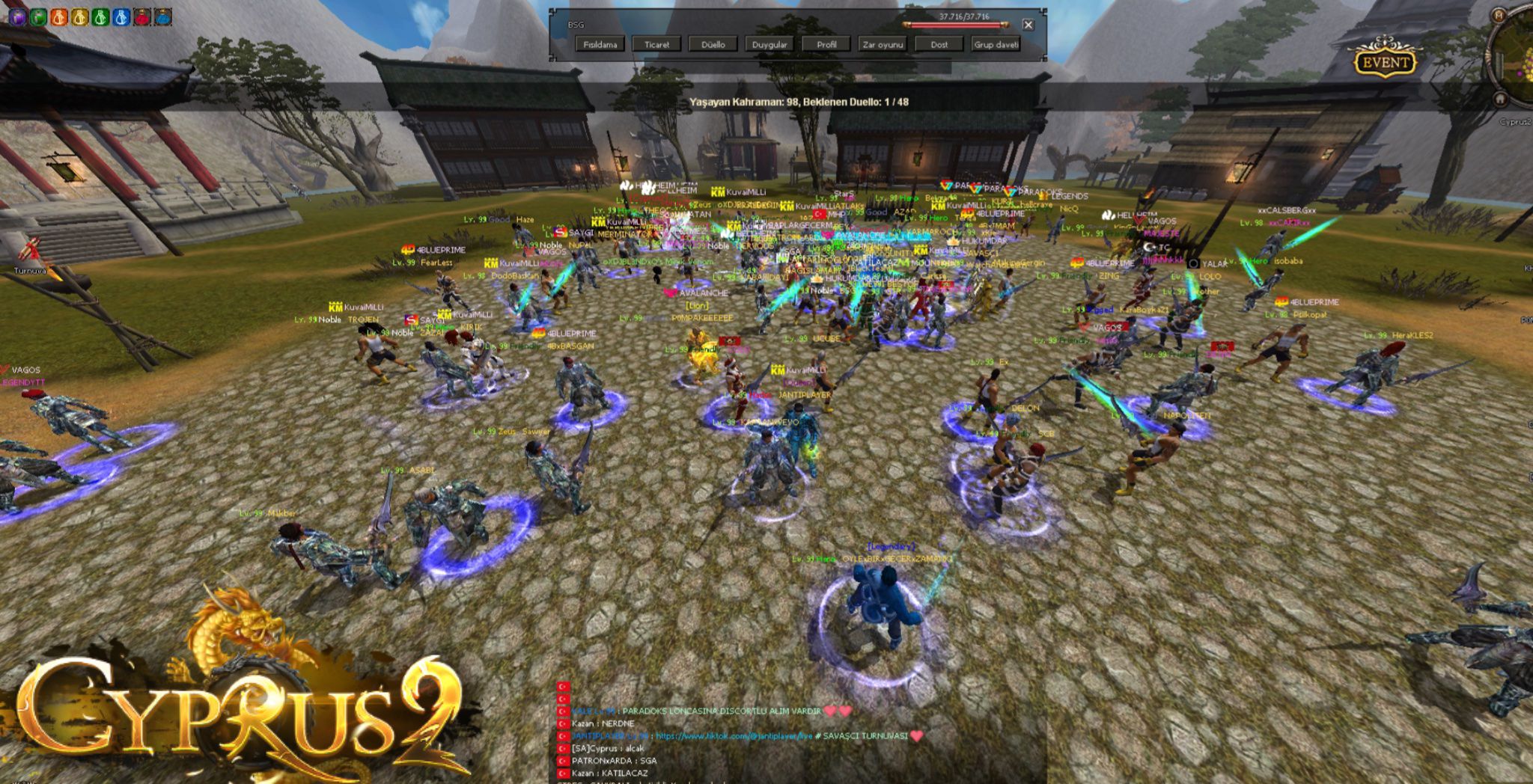The height and width of the screenshot is (784, 1533).
Task: Send a Grup daveti party invite
Action: point(996,44)
